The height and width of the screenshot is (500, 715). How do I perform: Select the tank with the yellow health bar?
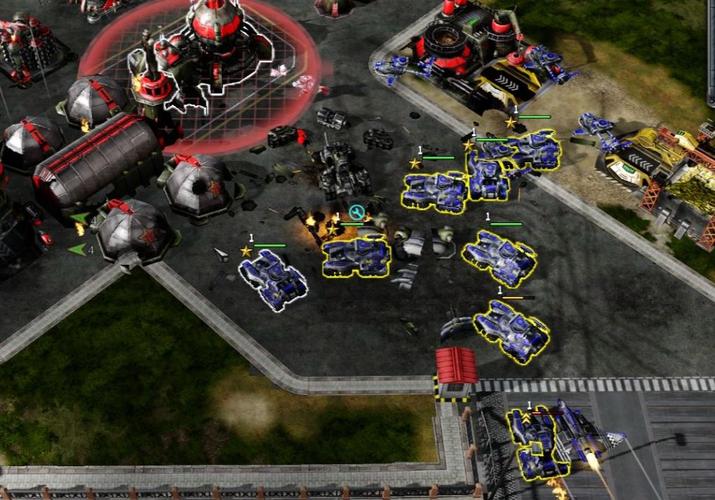pos(510,330)
